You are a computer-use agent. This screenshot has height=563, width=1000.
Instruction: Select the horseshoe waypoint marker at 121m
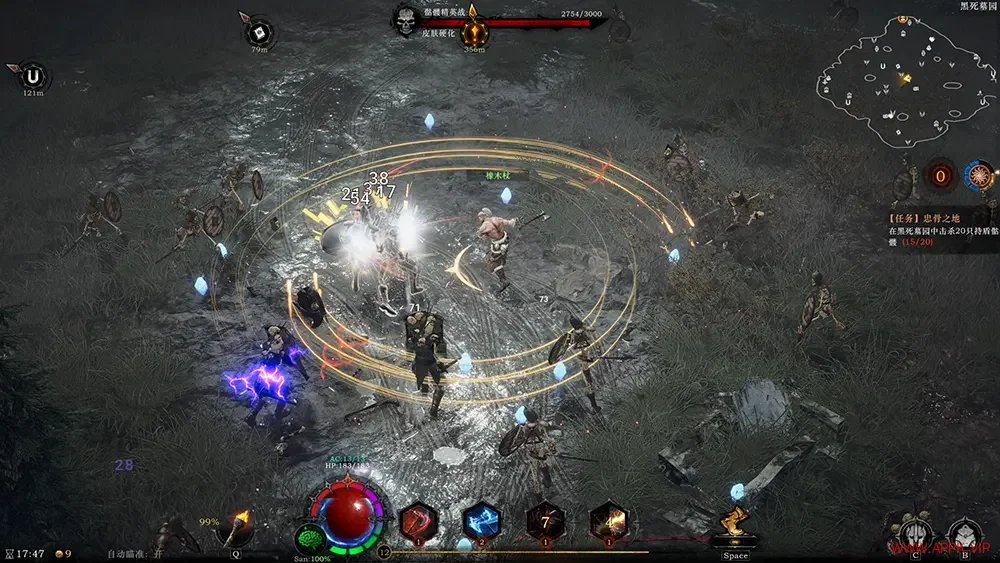[x=33, y=76]
